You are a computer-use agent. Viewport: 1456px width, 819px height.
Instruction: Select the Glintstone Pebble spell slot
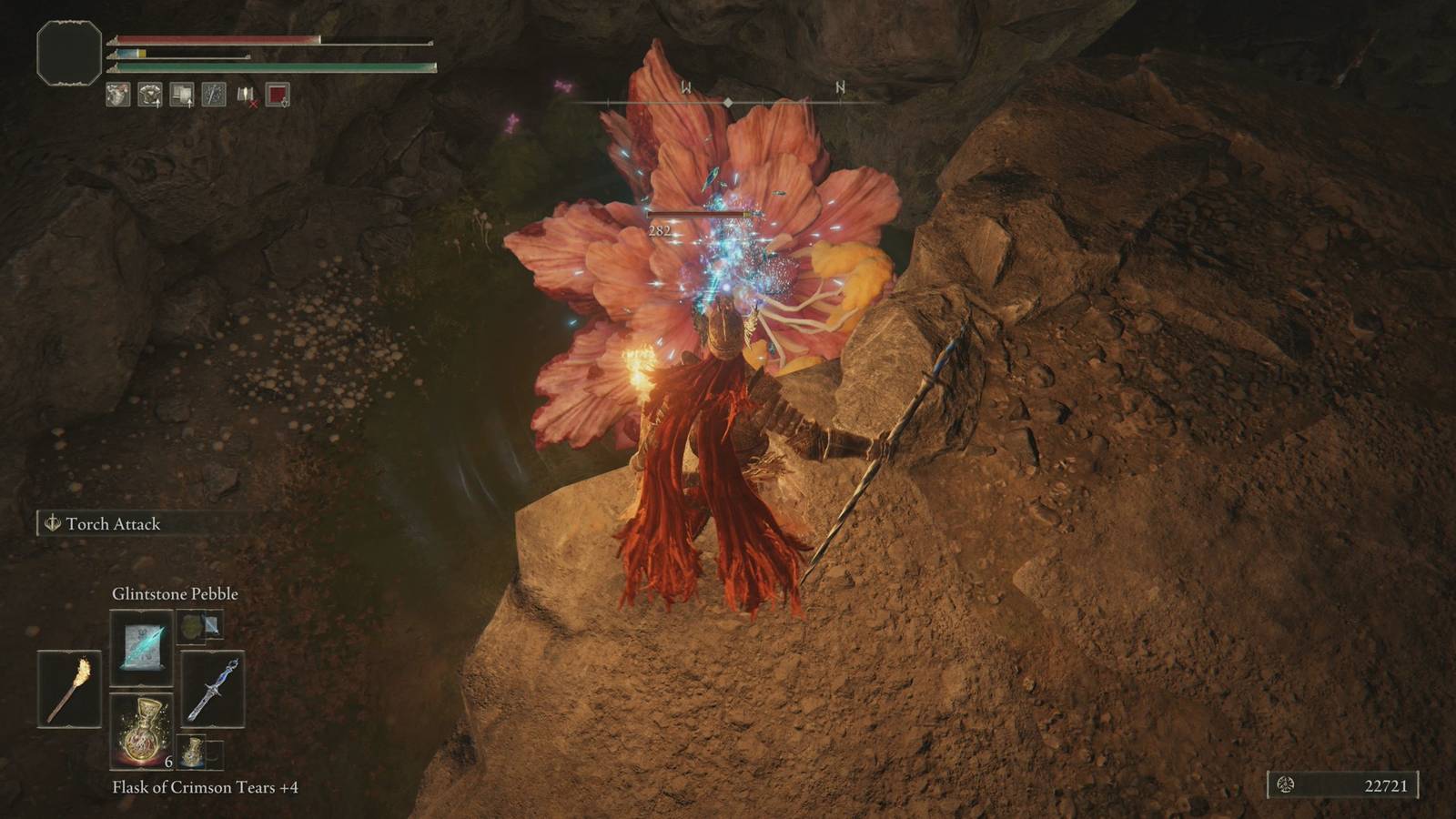point(141,647)
